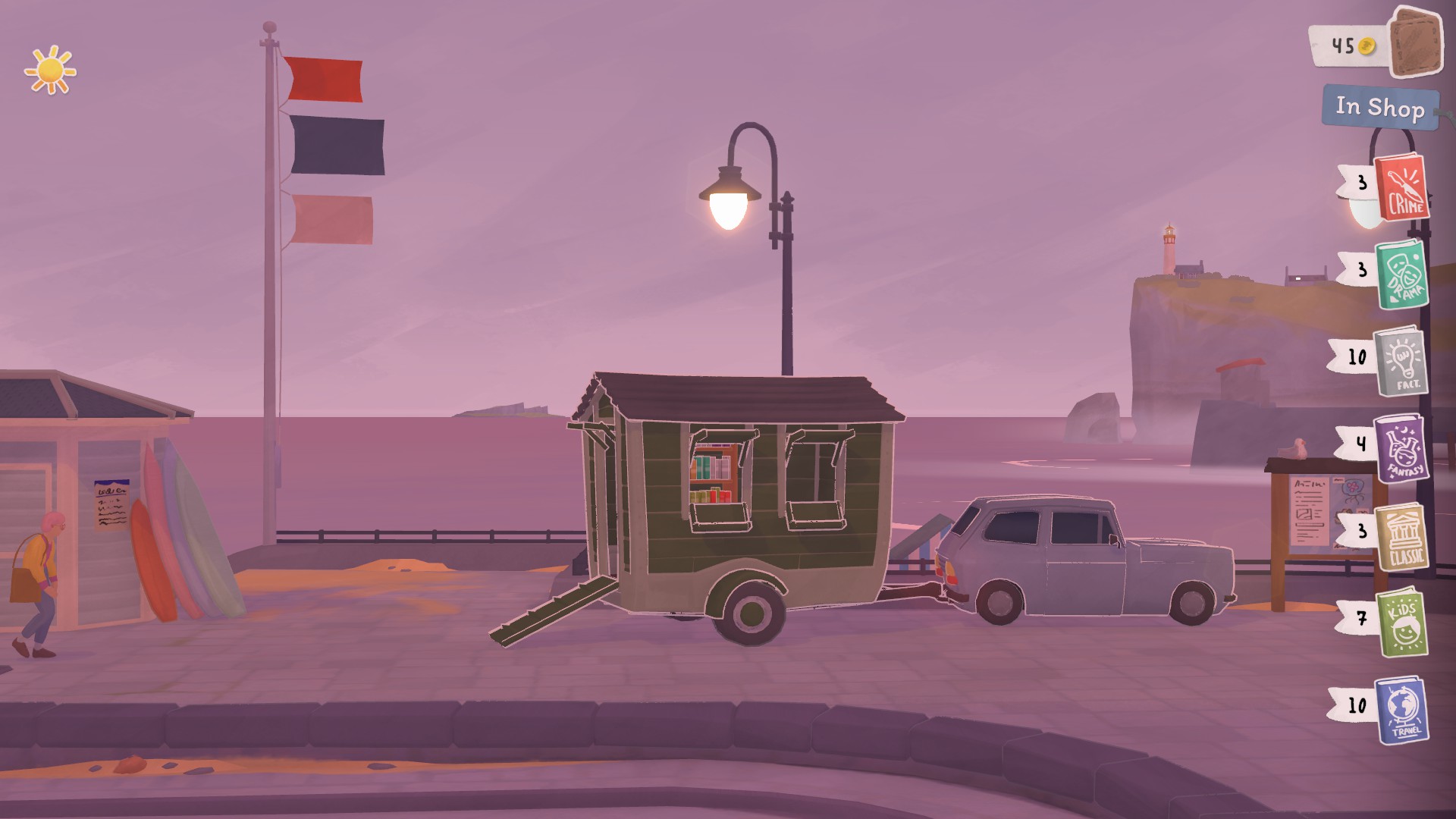1456x819 pixels.
Task: Click the gold coin next to 45
Action: (1365, 45)
